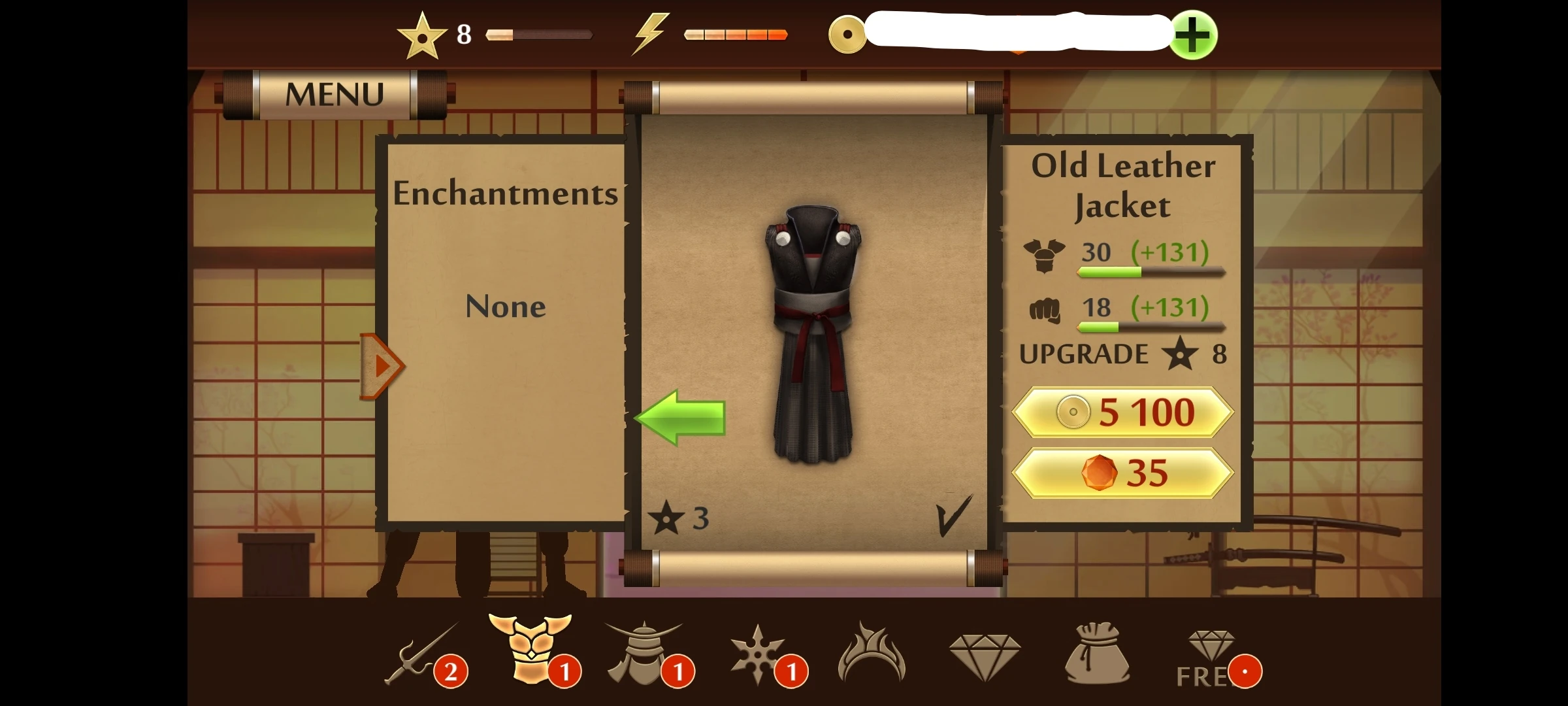1568x706 pixels.
Task: Buy upgrade instantly for 35 gems
Action: 1121,473
